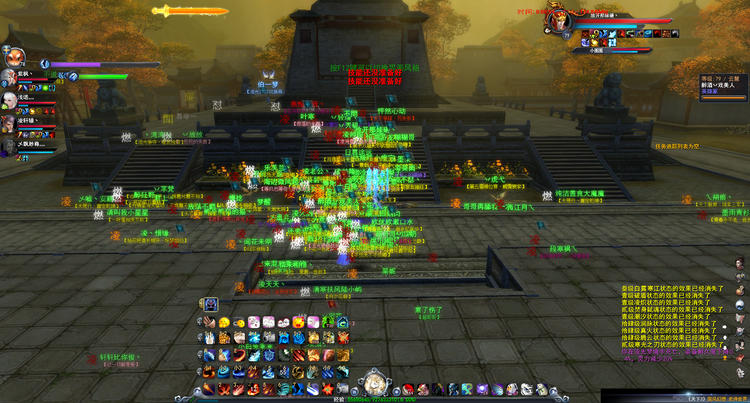The image size is (750, 403).
Task: Activate the blue mask icon above skill bars
Action: click(x=212, y=304)
